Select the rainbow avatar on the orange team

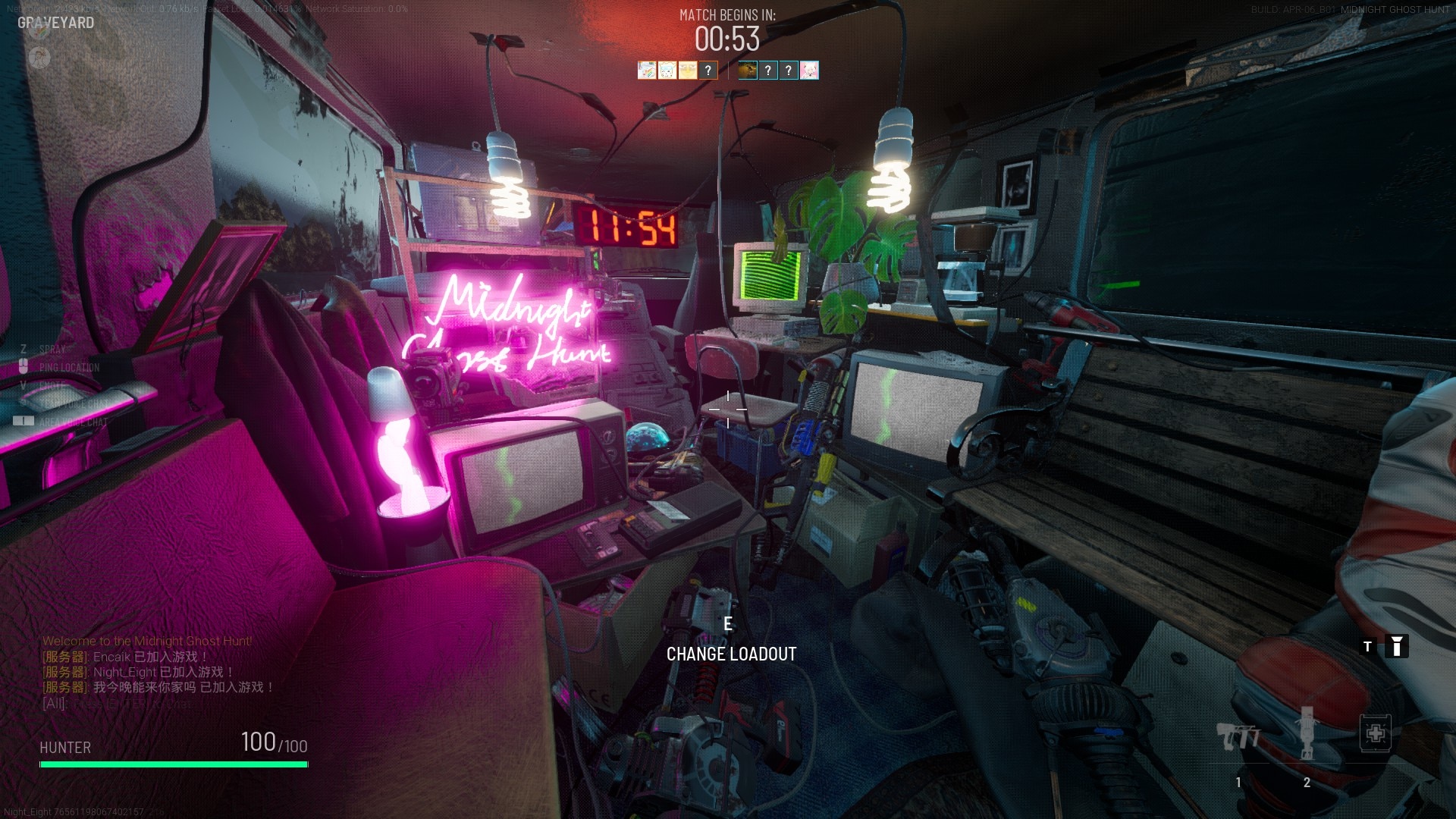646,71
